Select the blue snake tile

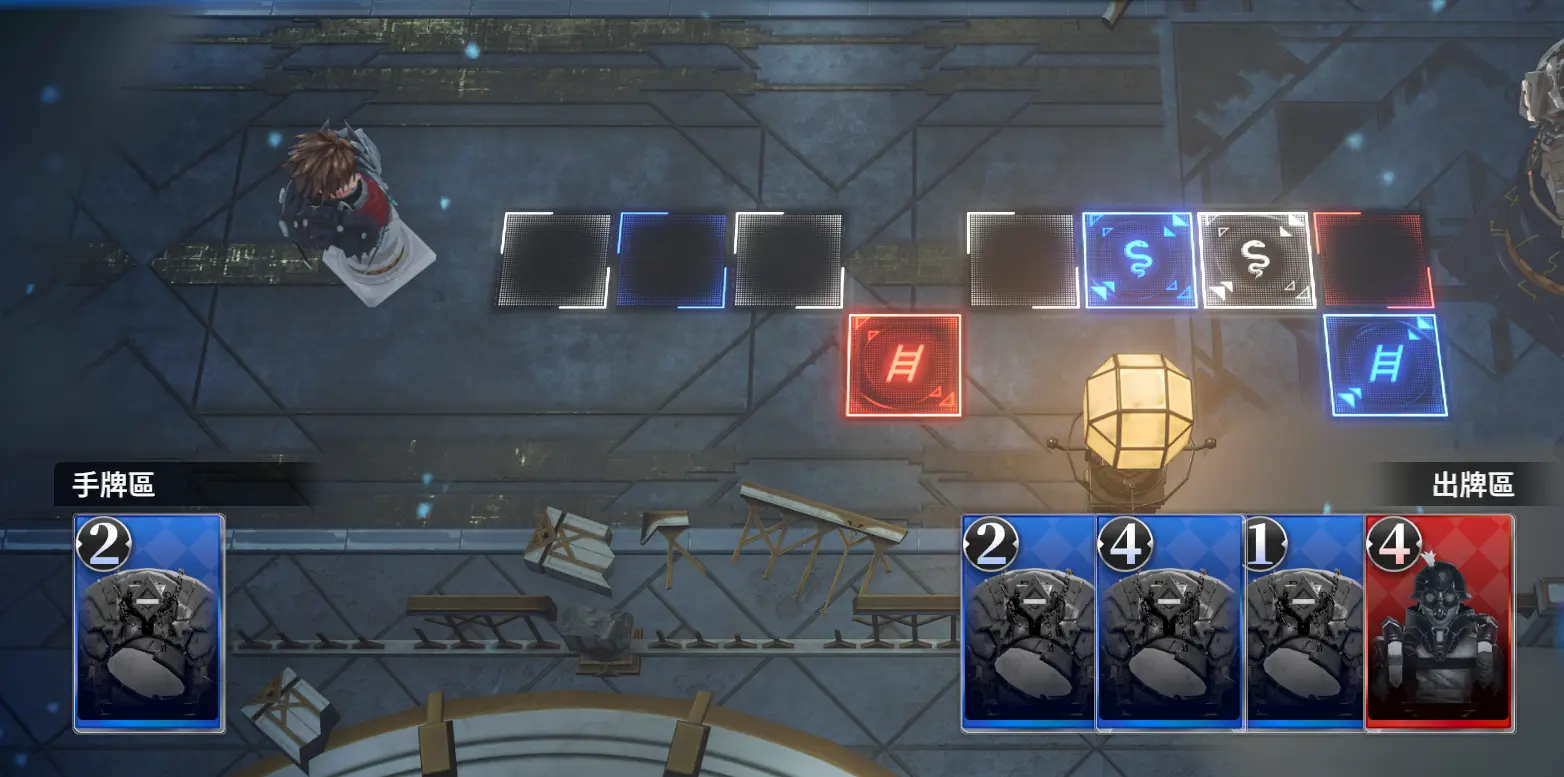(x=1139, y=260)
